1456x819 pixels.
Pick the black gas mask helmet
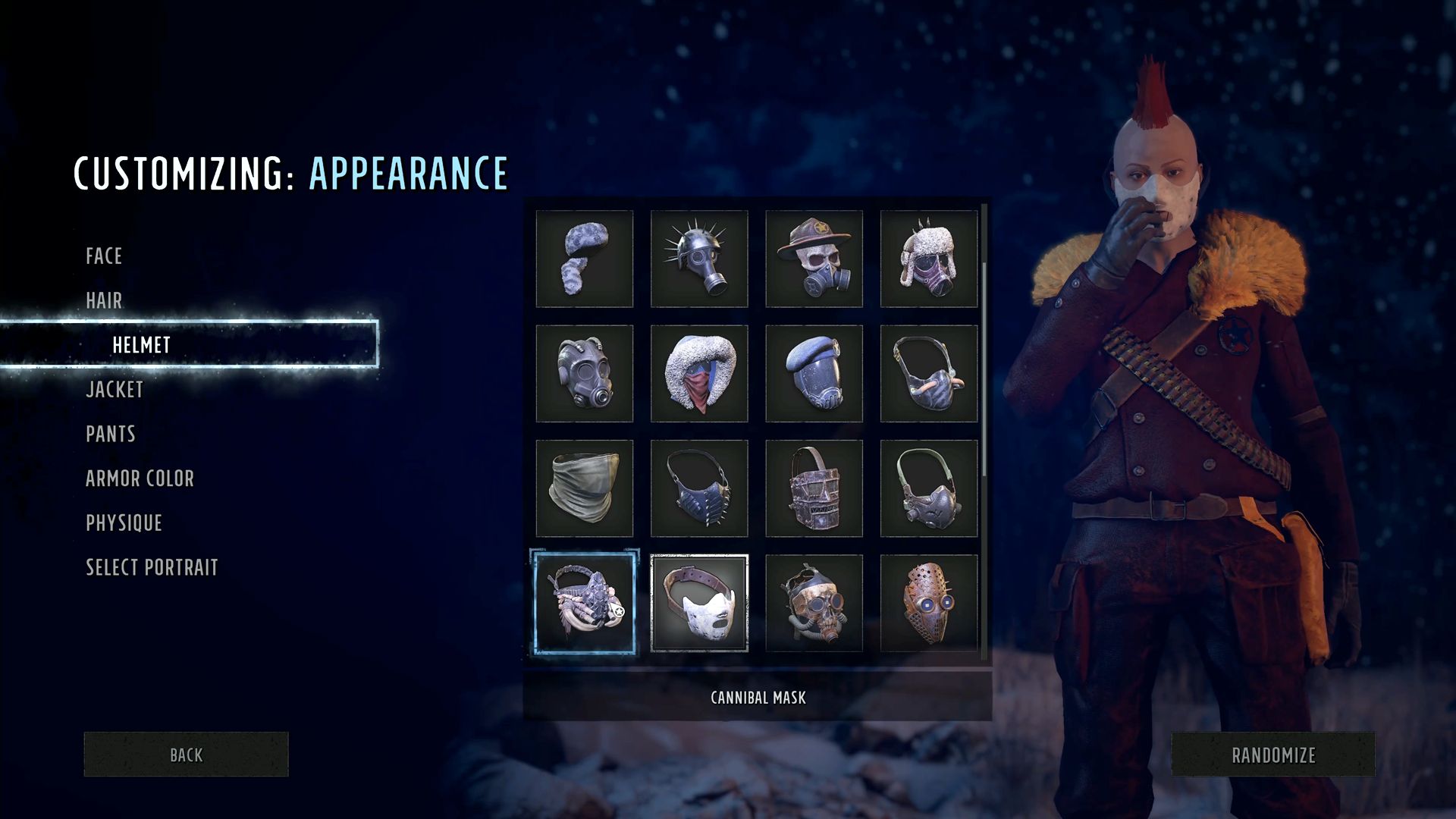point(584,373)
